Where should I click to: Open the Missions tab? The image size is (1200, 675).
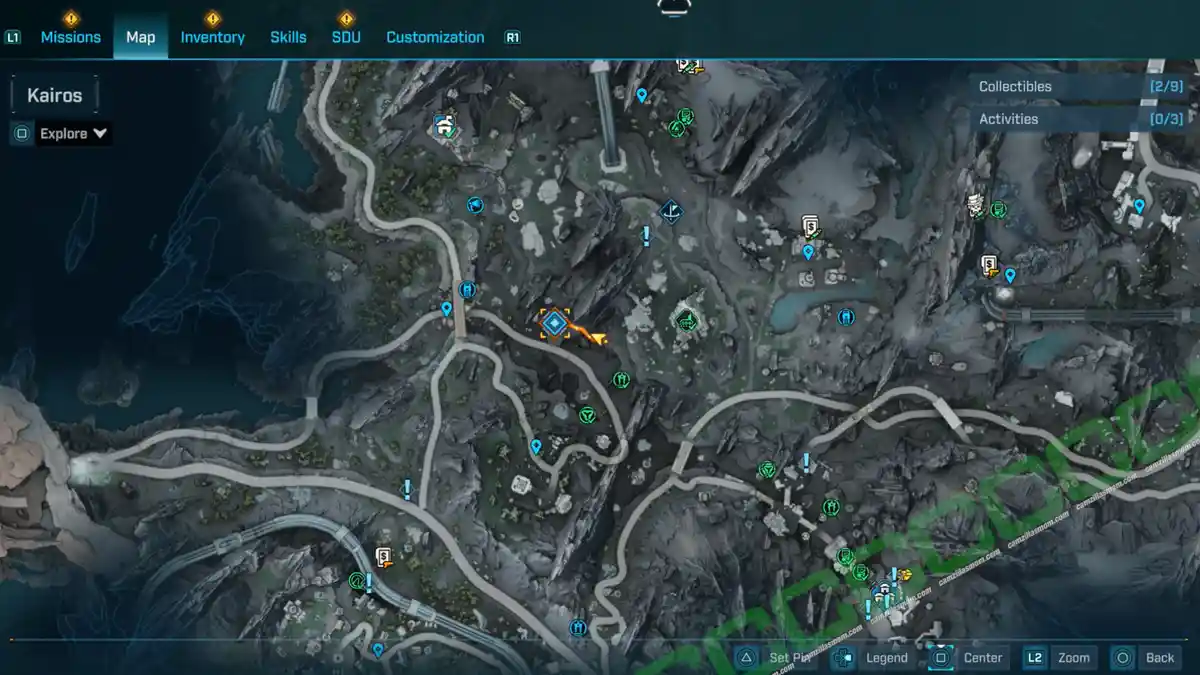tap(70, 37)
